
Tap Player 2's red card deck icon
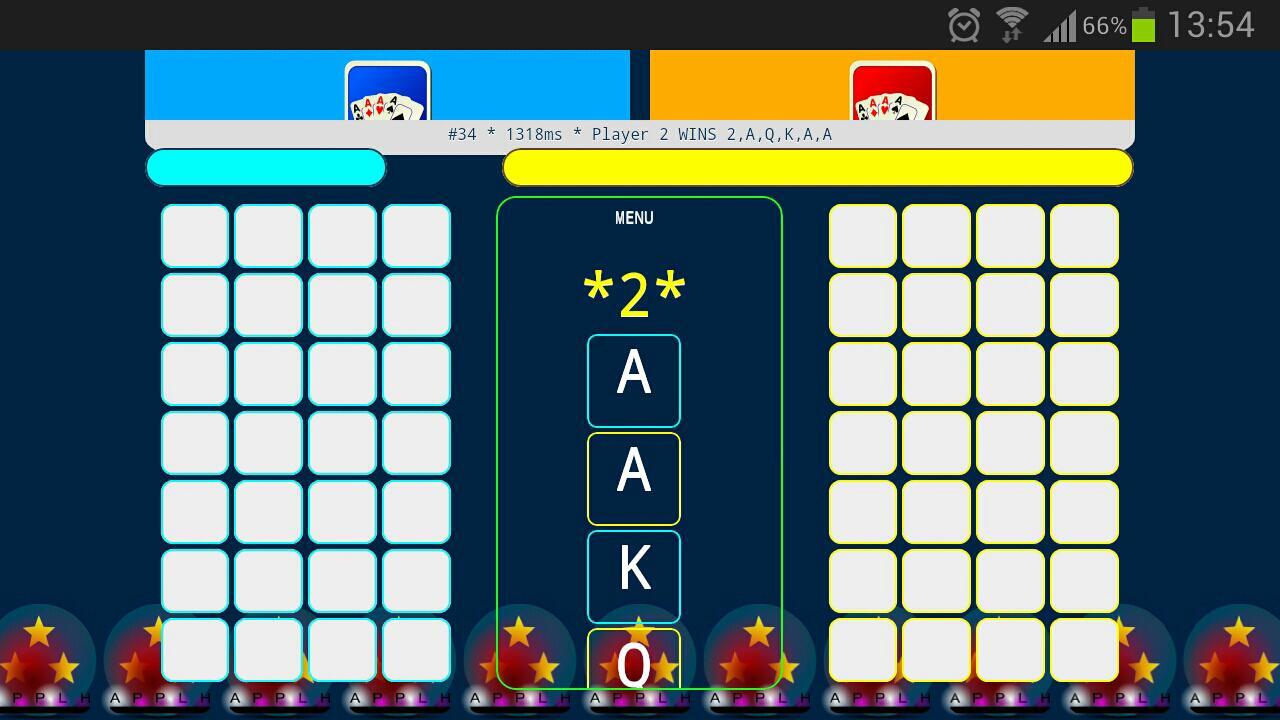click(891, 95)
